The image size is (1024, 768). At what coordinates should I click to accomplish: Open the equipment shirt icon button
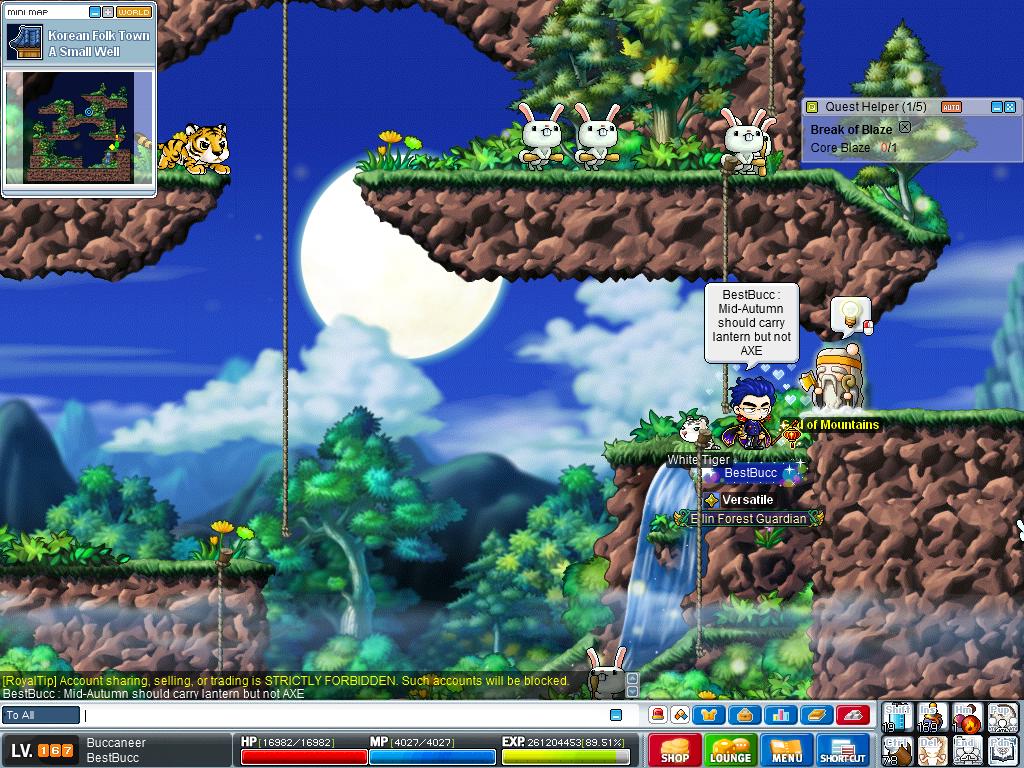click(x=711, y=715)
